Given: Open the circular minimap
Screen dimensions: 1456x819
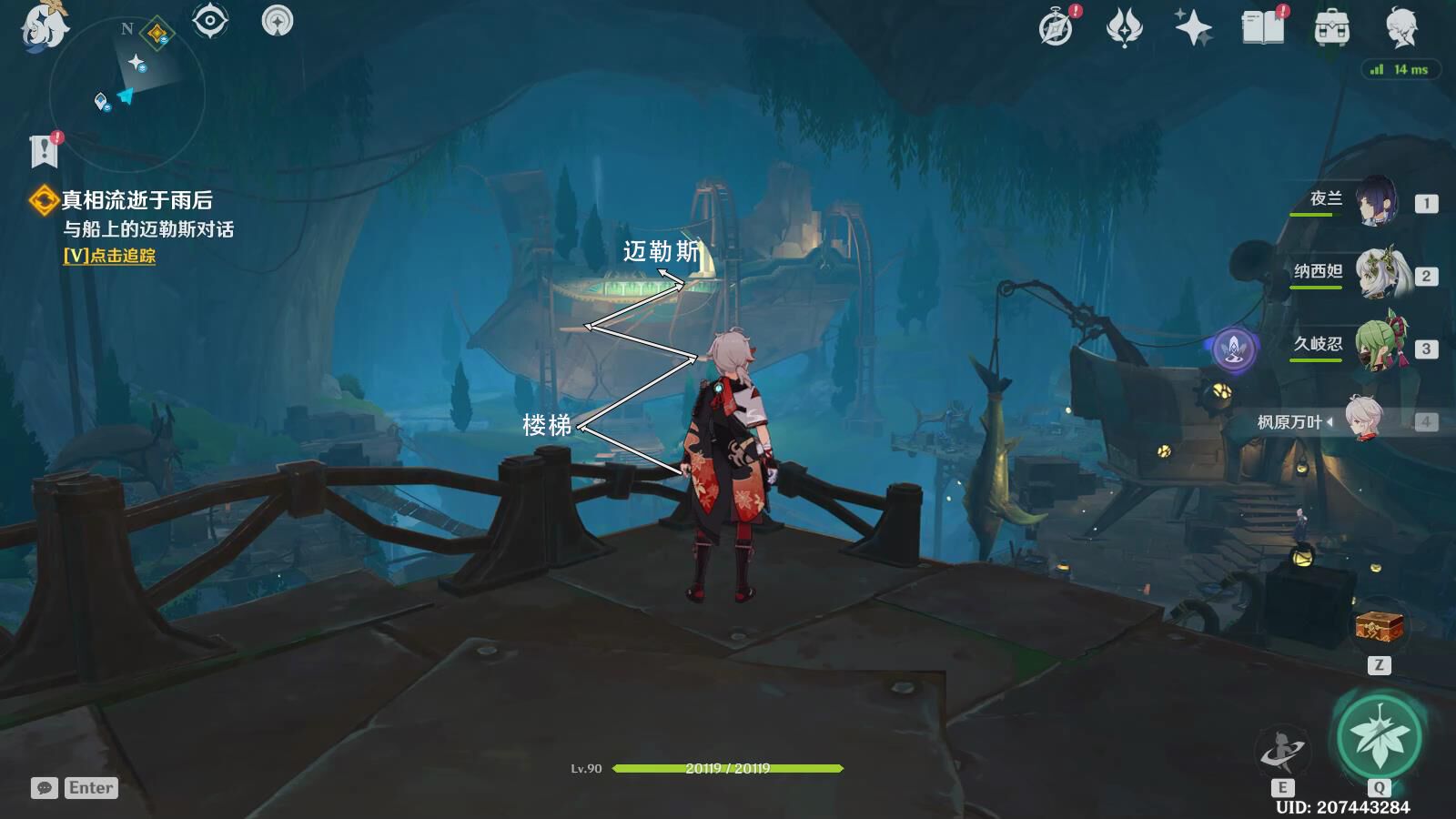Looking at the screenshot, I should 126,93.
